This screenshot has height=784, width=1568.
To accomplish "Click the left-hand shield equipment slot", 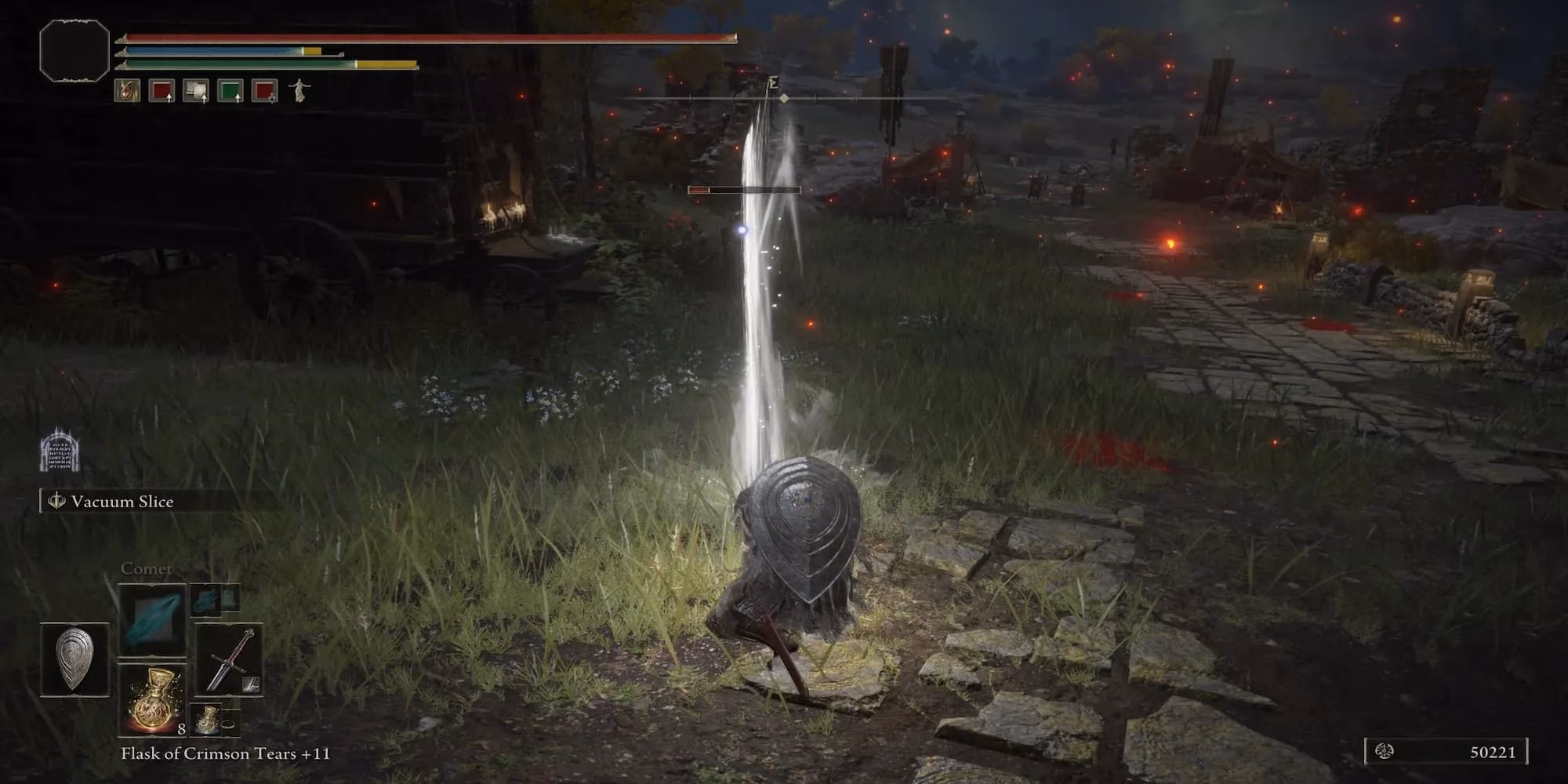I will [x=74, y=659].
